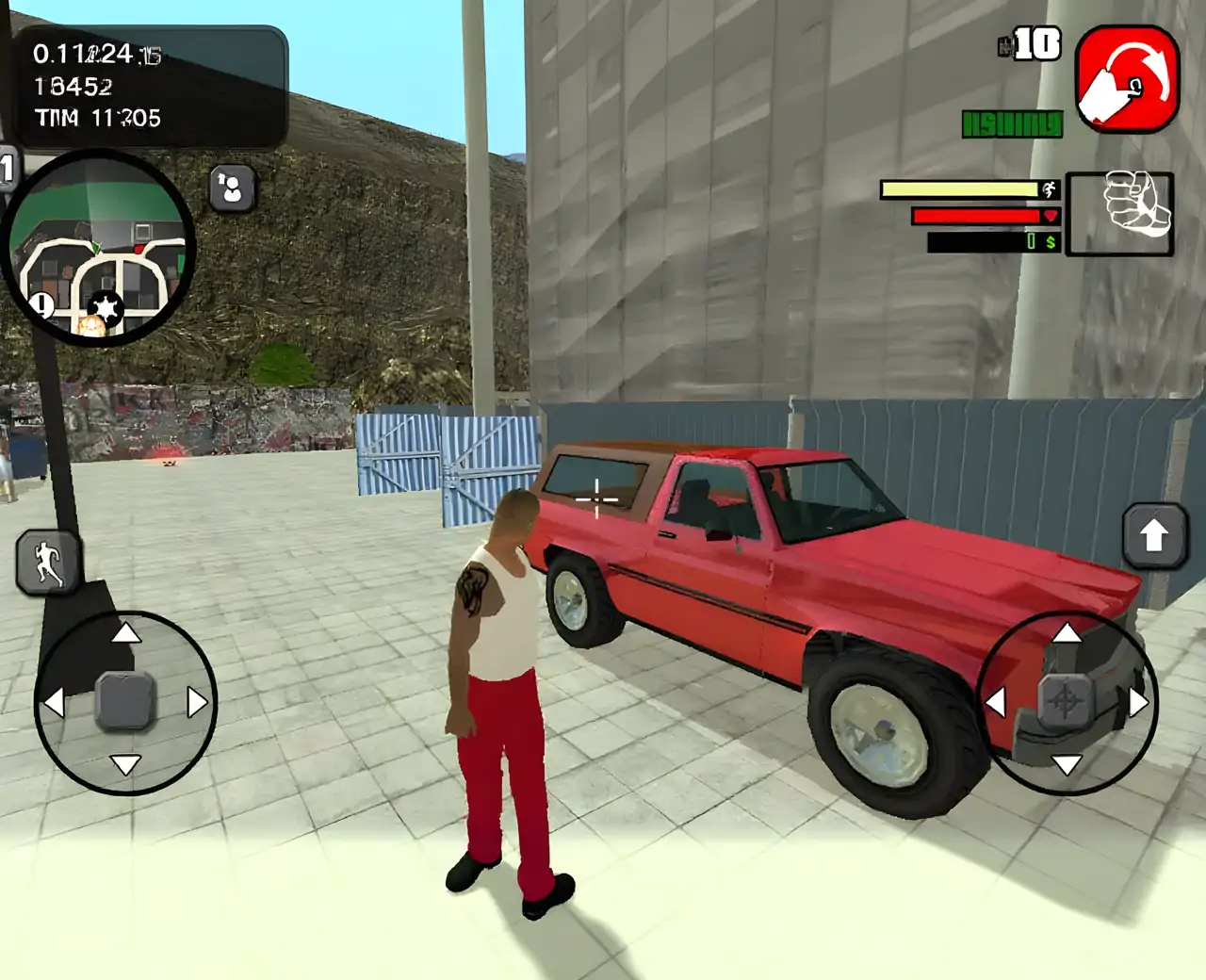Tap the up-arrow jump button
Viewport: 1206px width, 980px height.
click(1154, 535)
